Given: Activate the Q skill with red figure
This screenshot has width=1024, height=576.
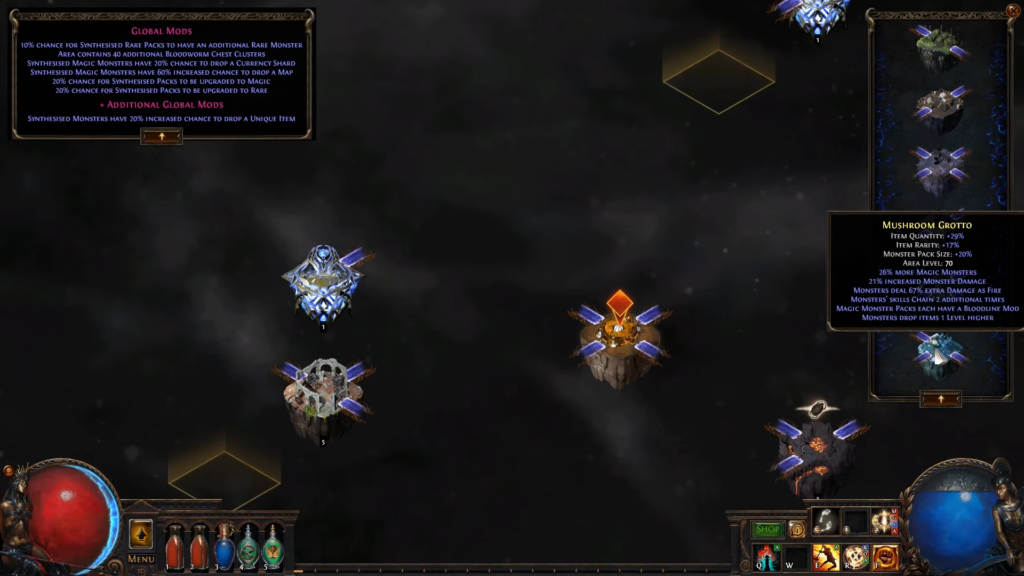Looking at the screenshot, I should [x=767, y=558].
